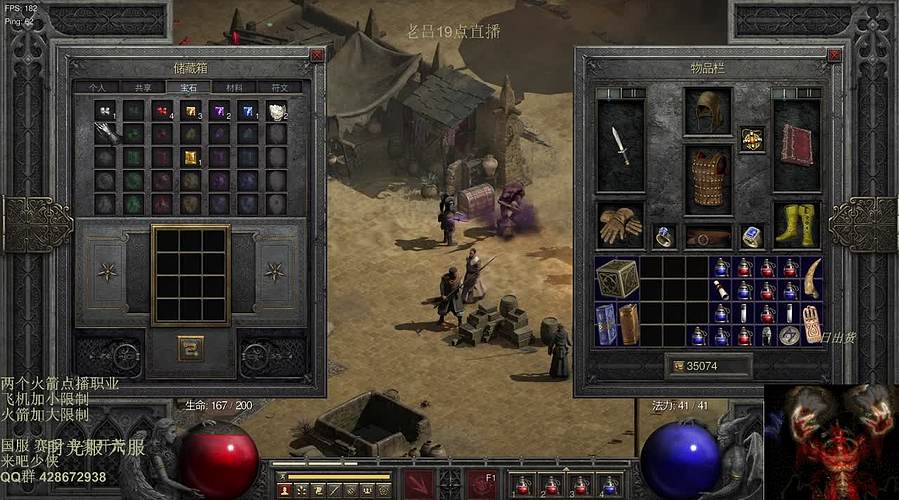Open the 共享 shared stash tab

[143, 88]
